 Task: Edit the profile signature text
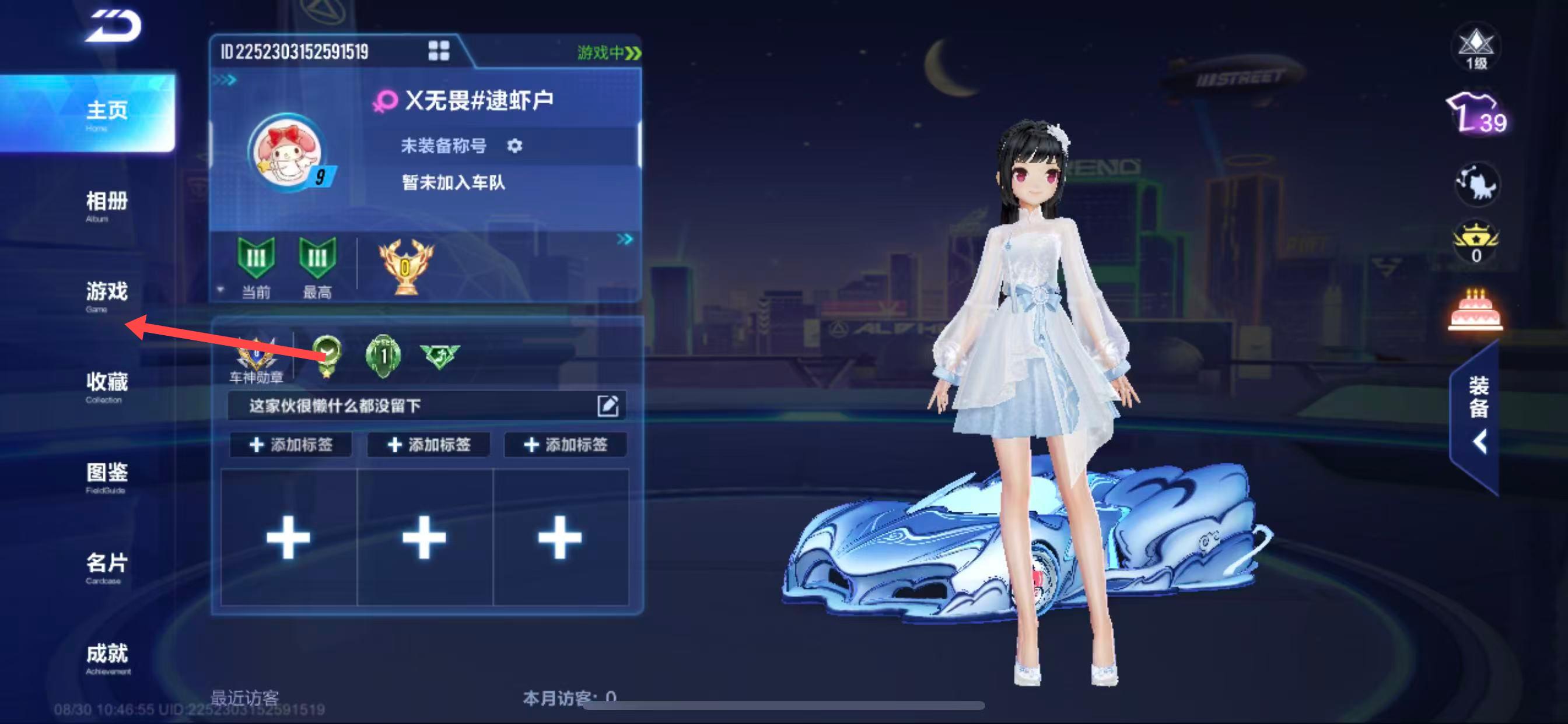click(x=607, y=406)
